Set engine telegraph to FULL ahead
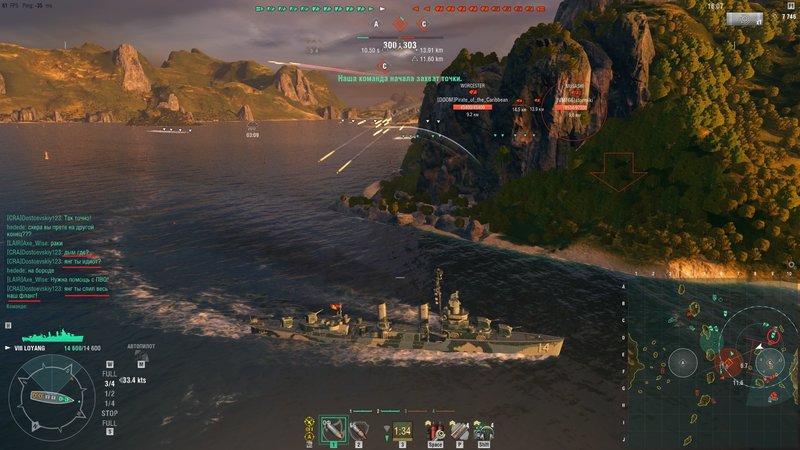Screen dimensions: 800x450 pos(109,373)
